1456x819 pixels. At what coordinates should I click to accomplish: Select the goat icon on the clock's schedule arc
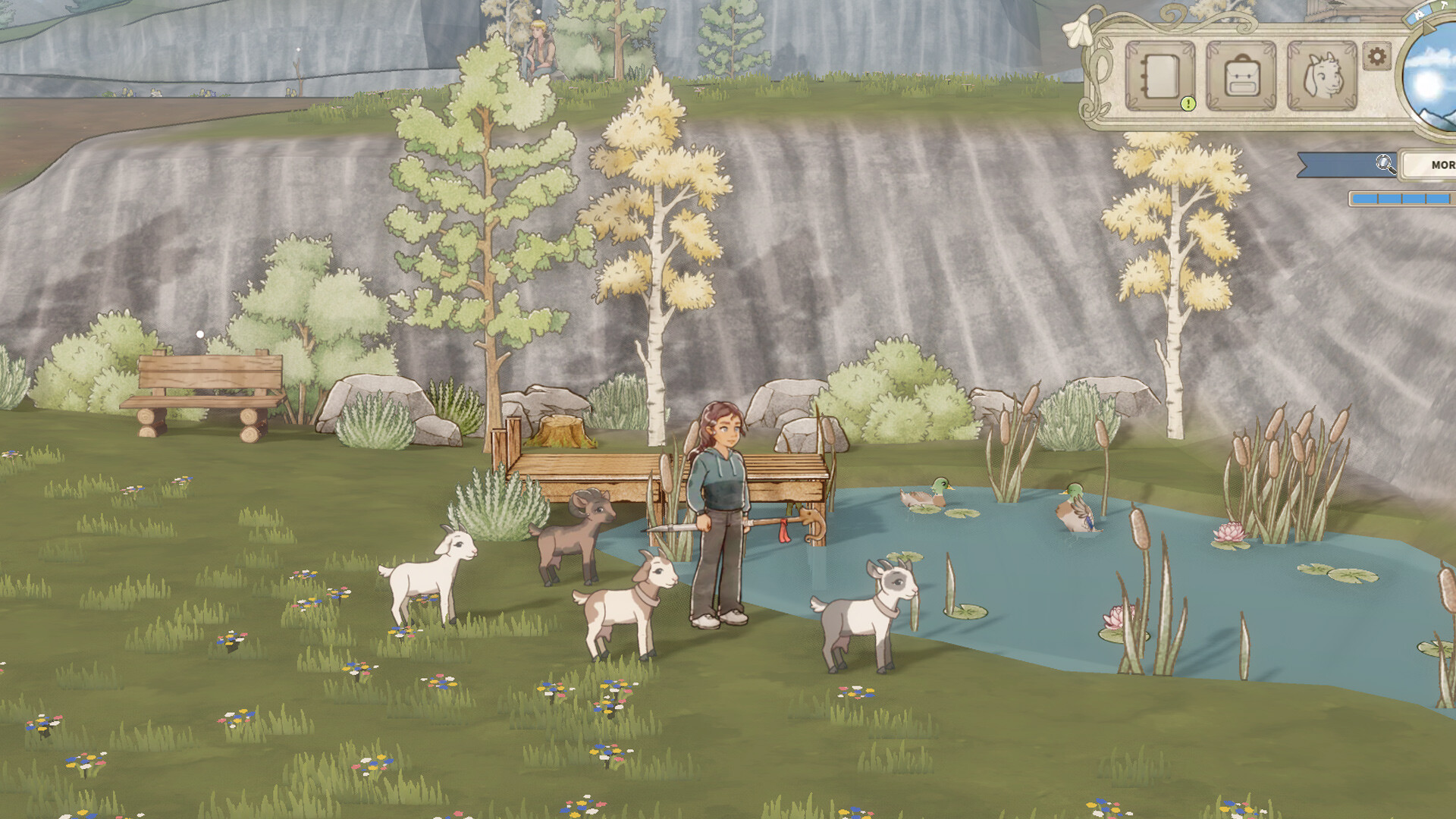coord(1420,14)
